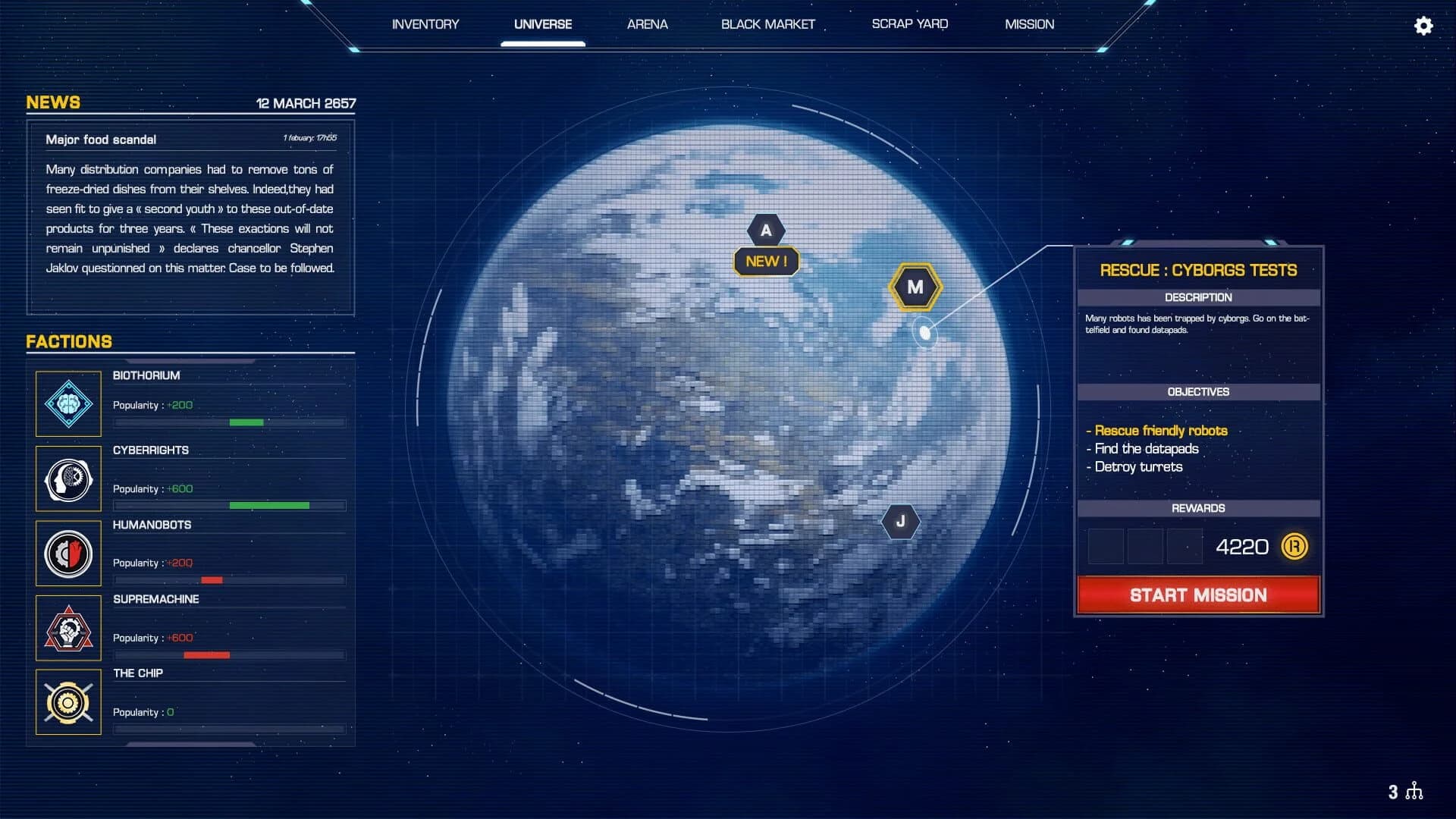Select the Biothorium faction emblem

68,404
